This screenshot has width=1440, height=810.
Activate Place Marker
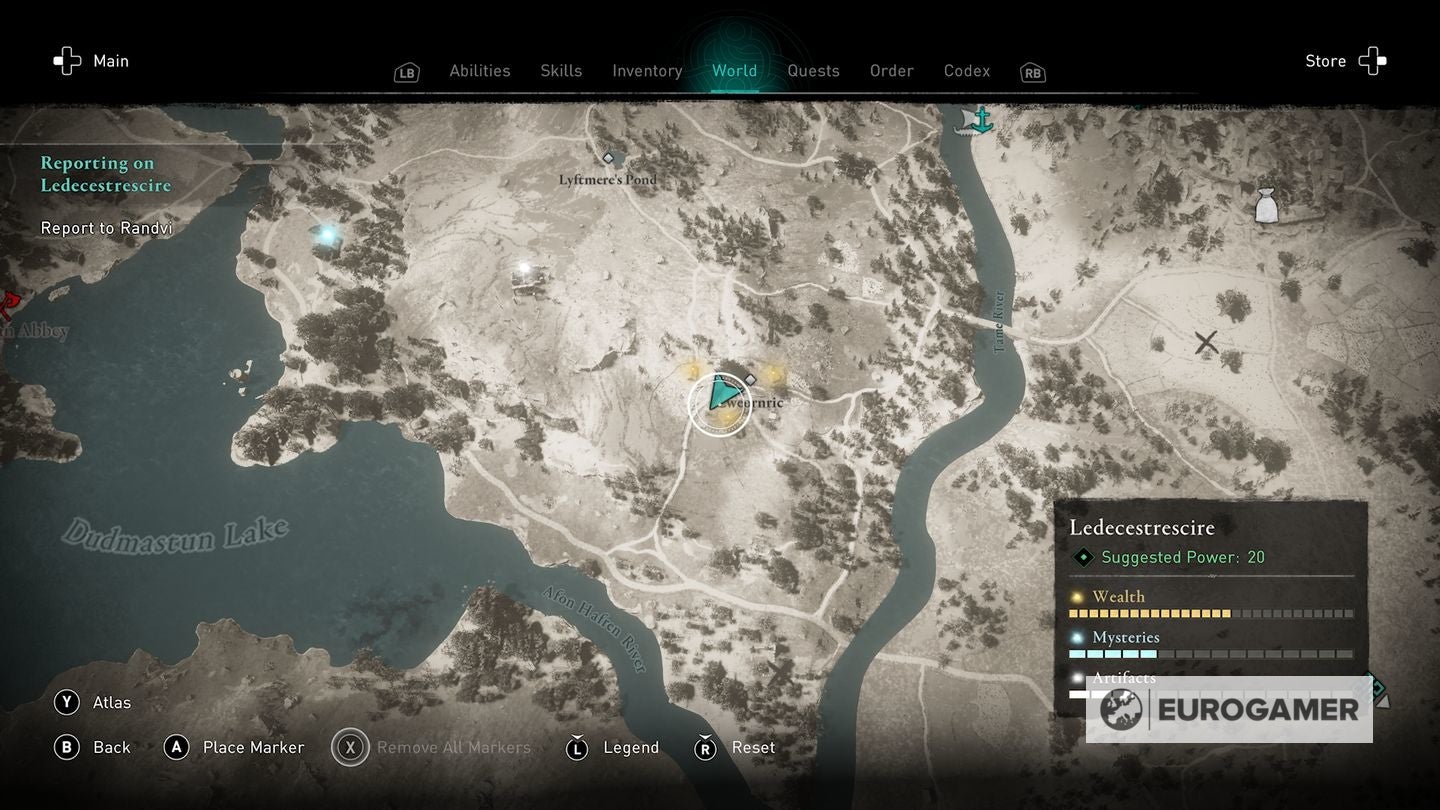tap(234, 747)
